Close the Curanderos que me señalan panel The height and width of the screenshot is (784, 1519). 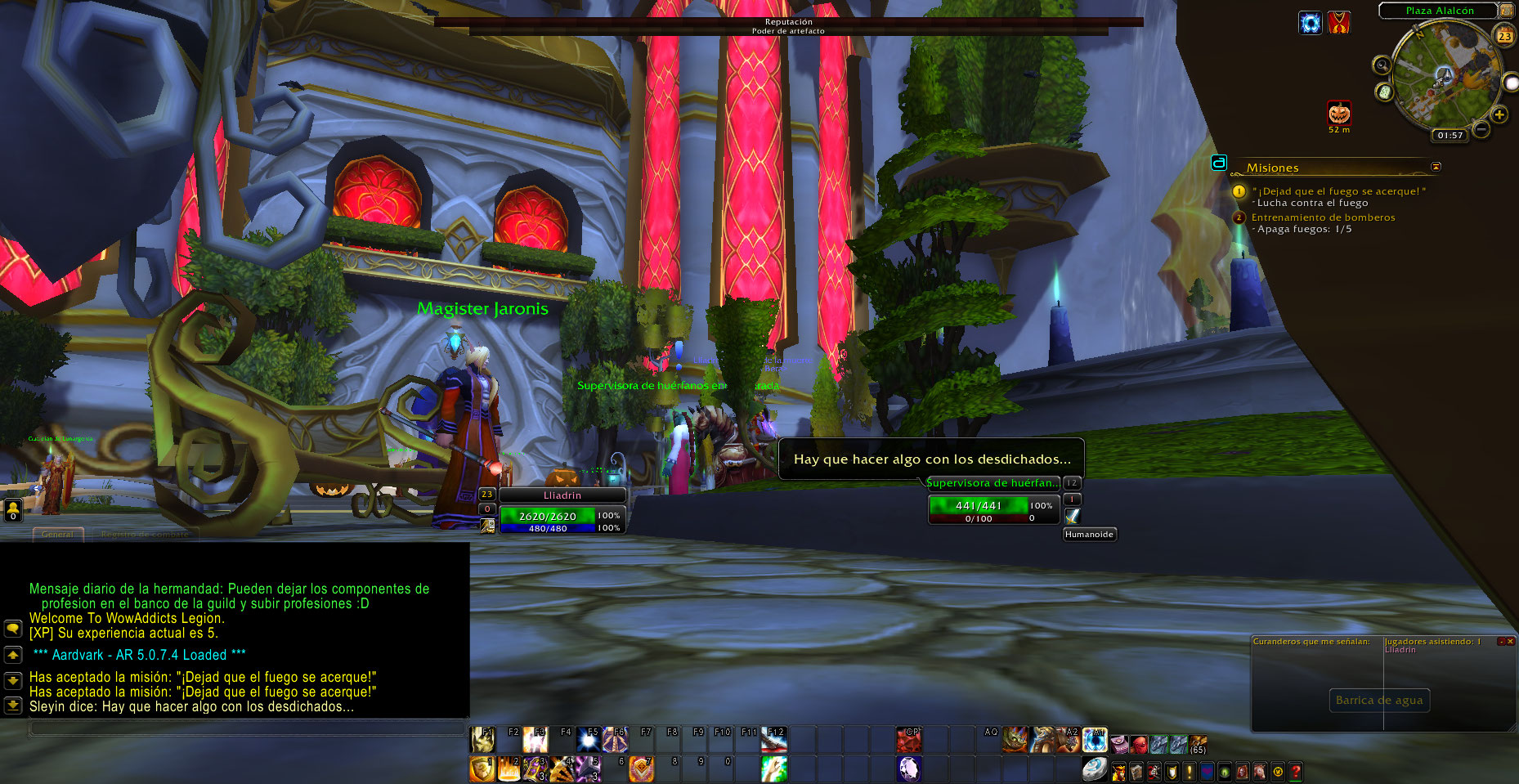(1510, 642)
